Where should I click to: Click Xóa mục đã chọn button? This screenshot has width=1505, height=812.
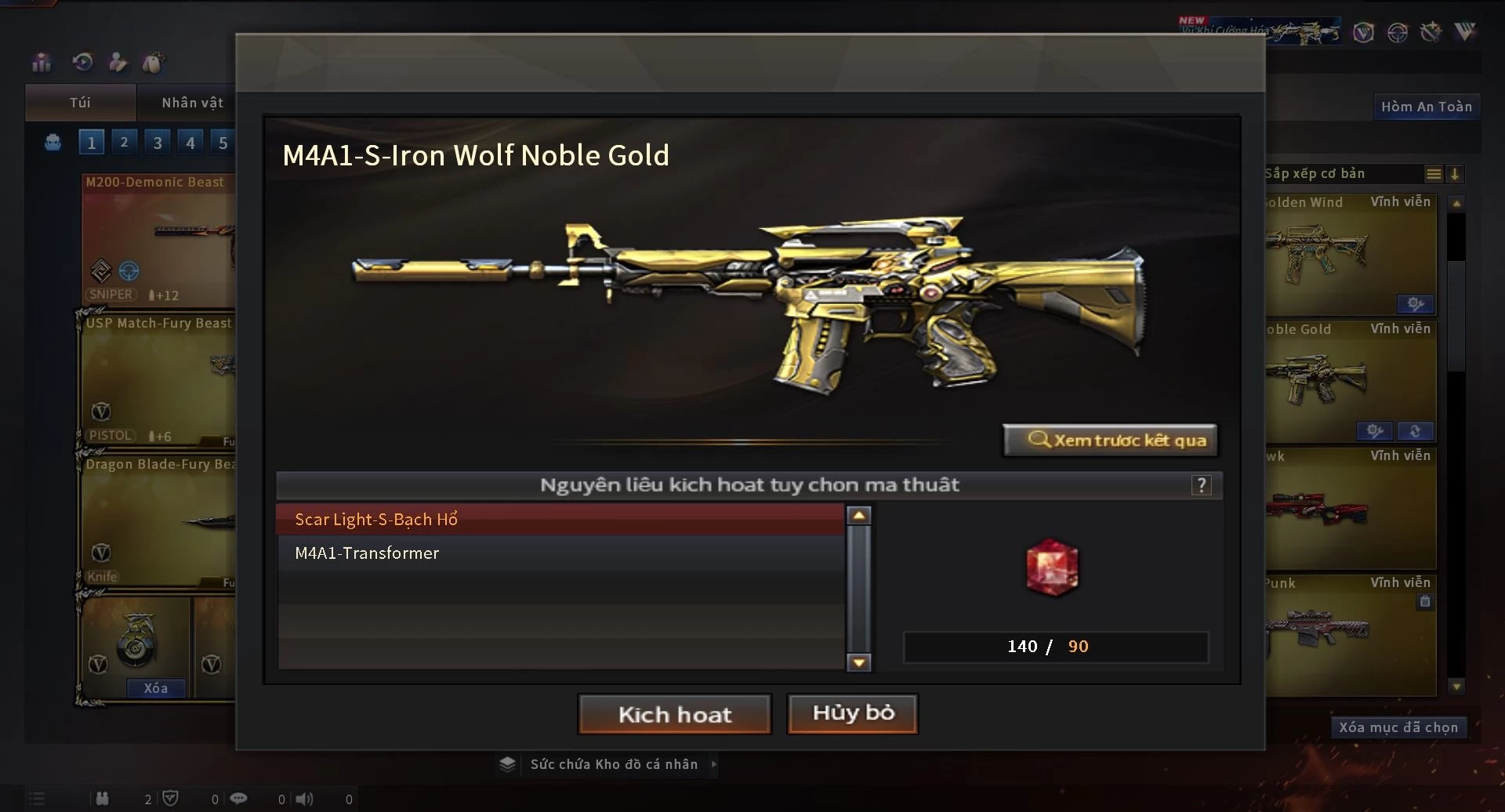tap(1398, 727)
